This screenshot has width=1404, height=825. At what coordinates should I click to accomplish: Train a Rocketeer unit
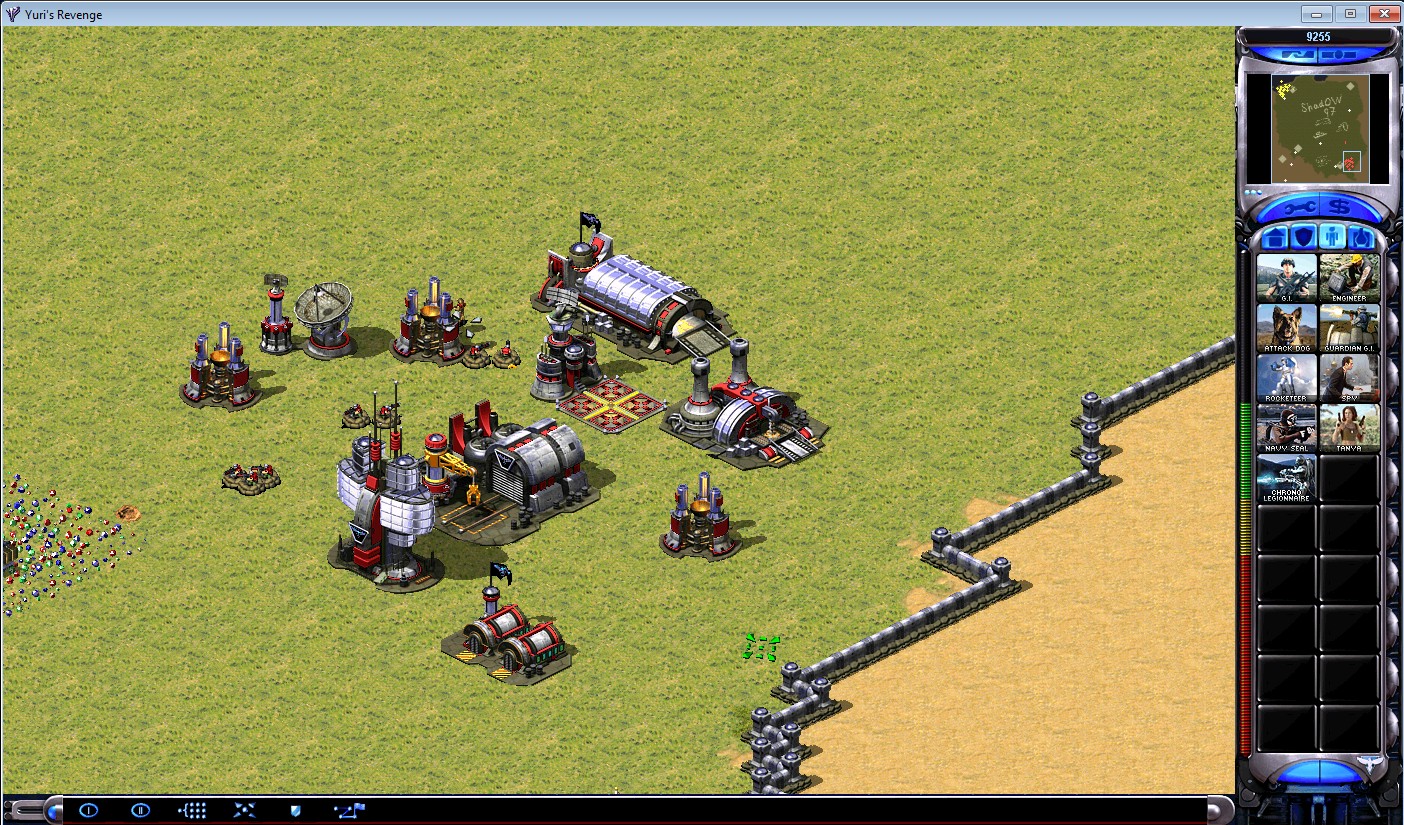1285,377
